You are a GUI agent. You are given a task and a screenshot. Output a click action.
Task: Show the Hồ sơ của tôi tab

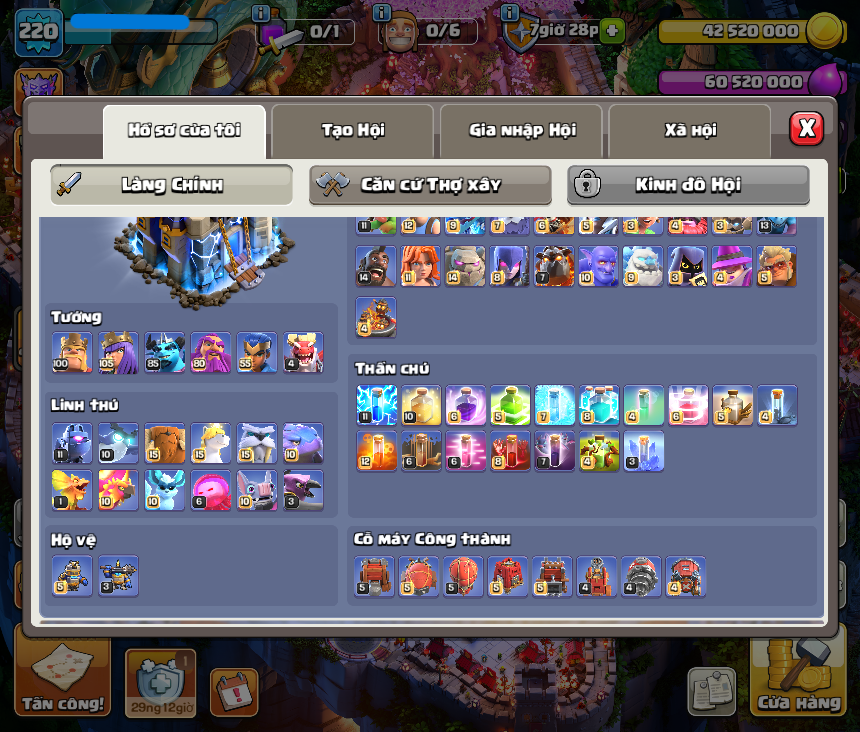pos(184,131)
